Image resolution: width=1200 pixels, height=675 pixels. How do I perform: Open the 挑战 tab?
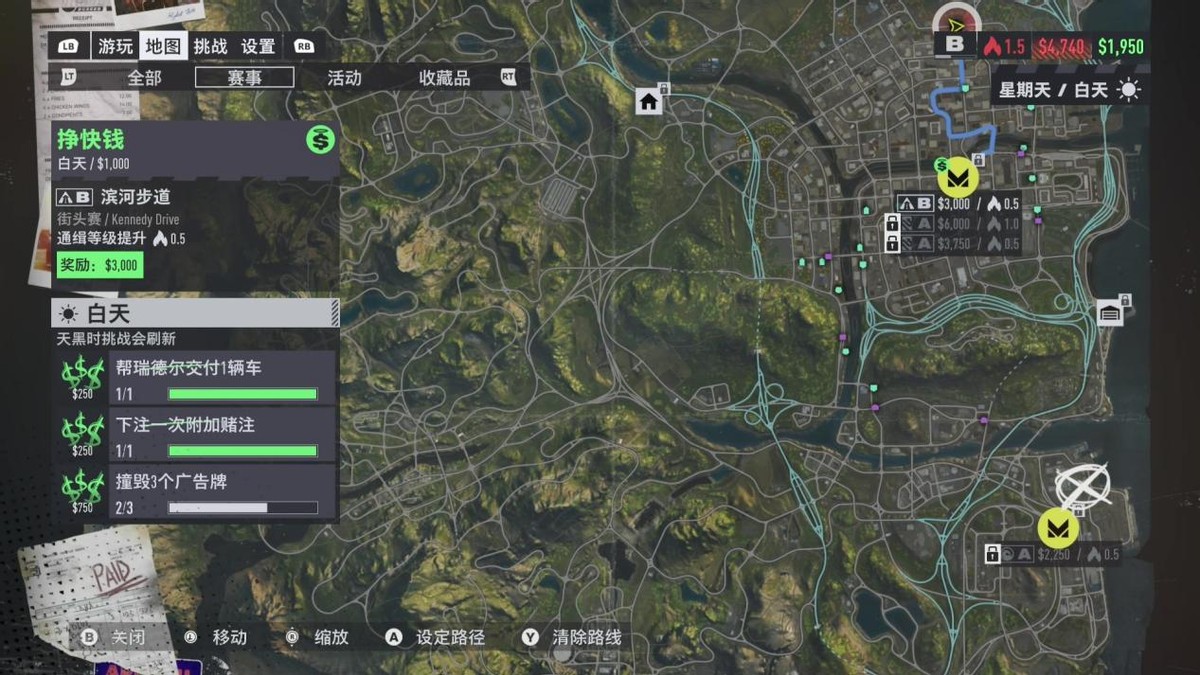(x=210, y=46)
